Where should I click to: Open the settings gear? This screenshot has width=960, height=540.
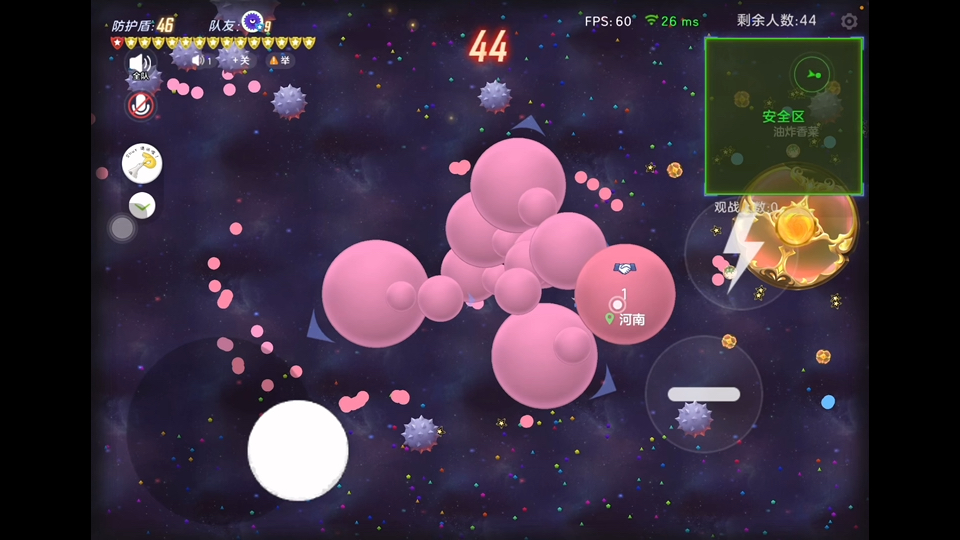pos(849,21)
